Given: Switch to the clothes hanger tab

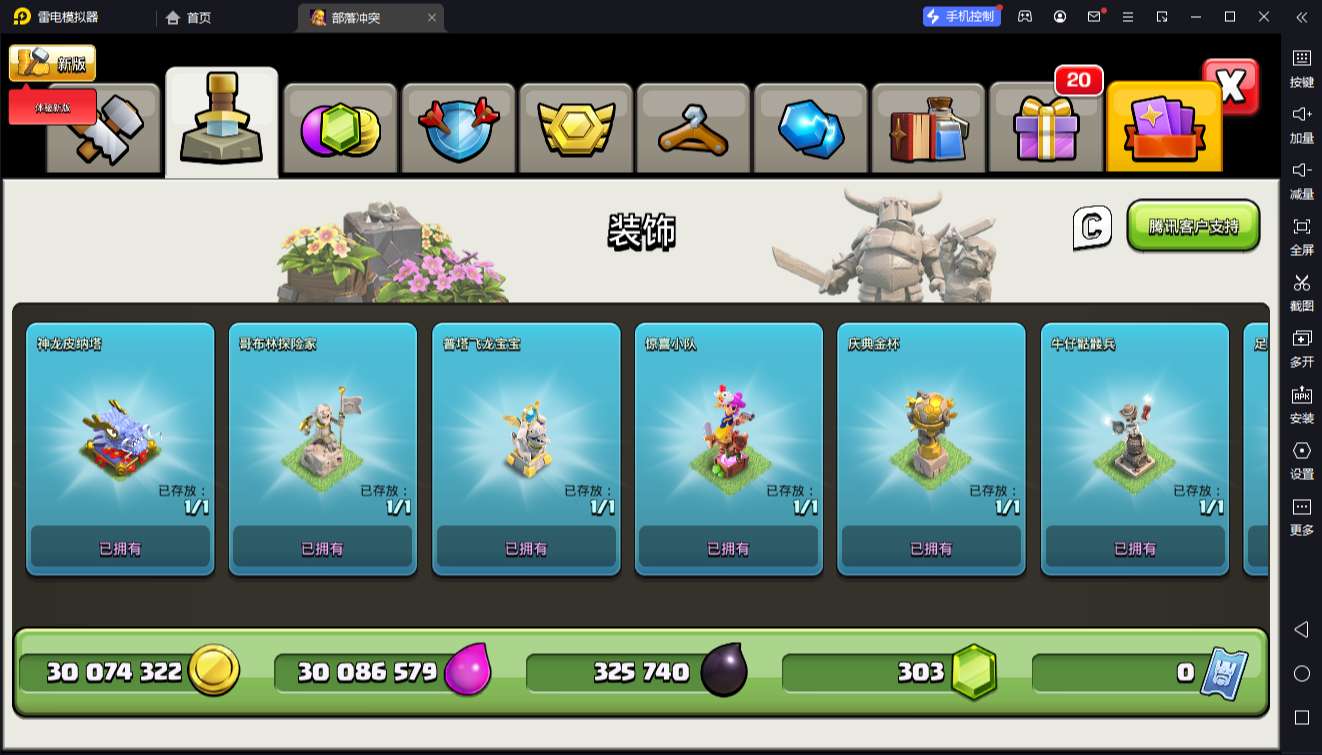Looking at the screenshot, I should click(693, 130).
